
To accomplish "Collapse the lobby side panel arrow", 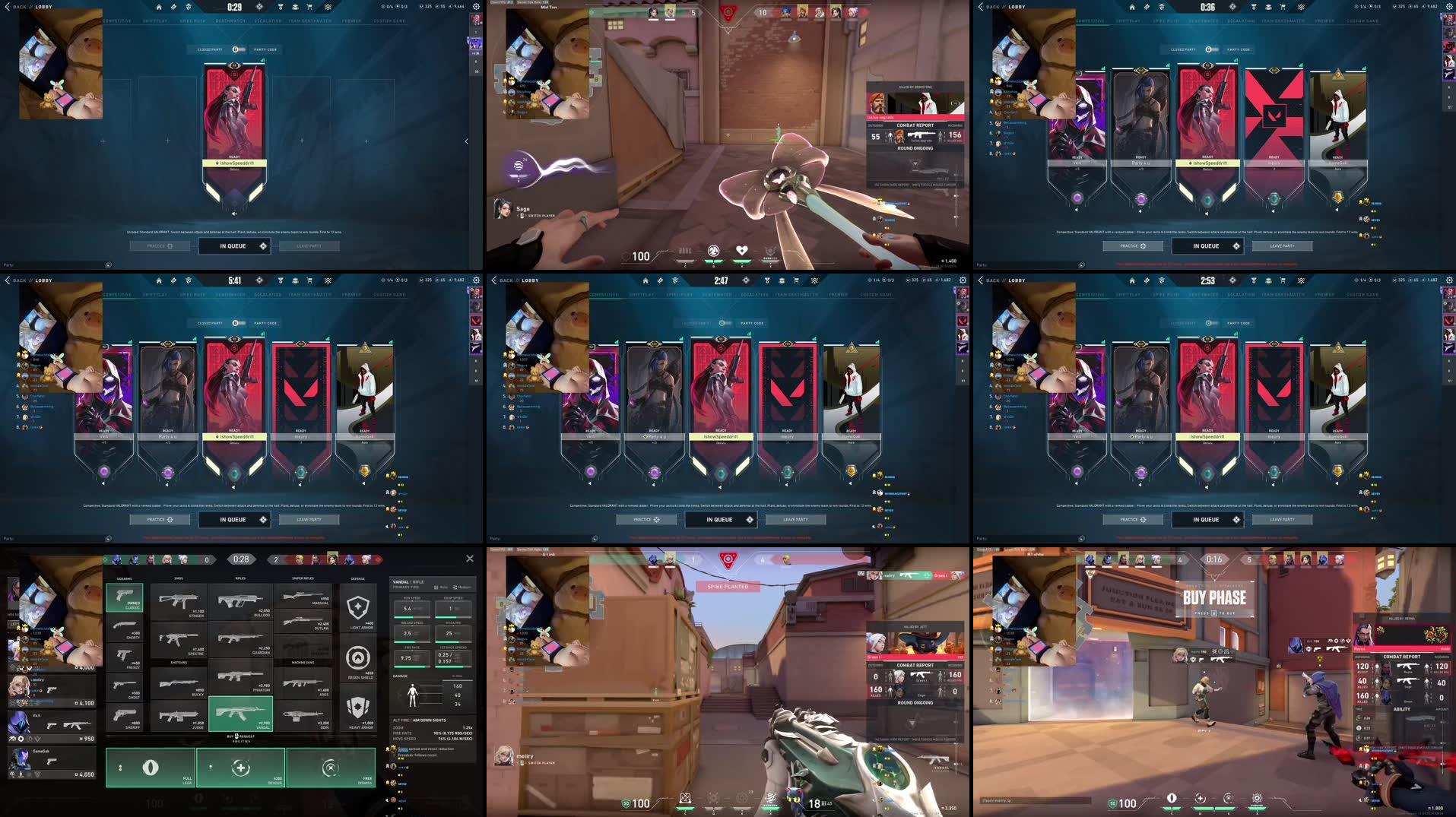I will [465, 141].
